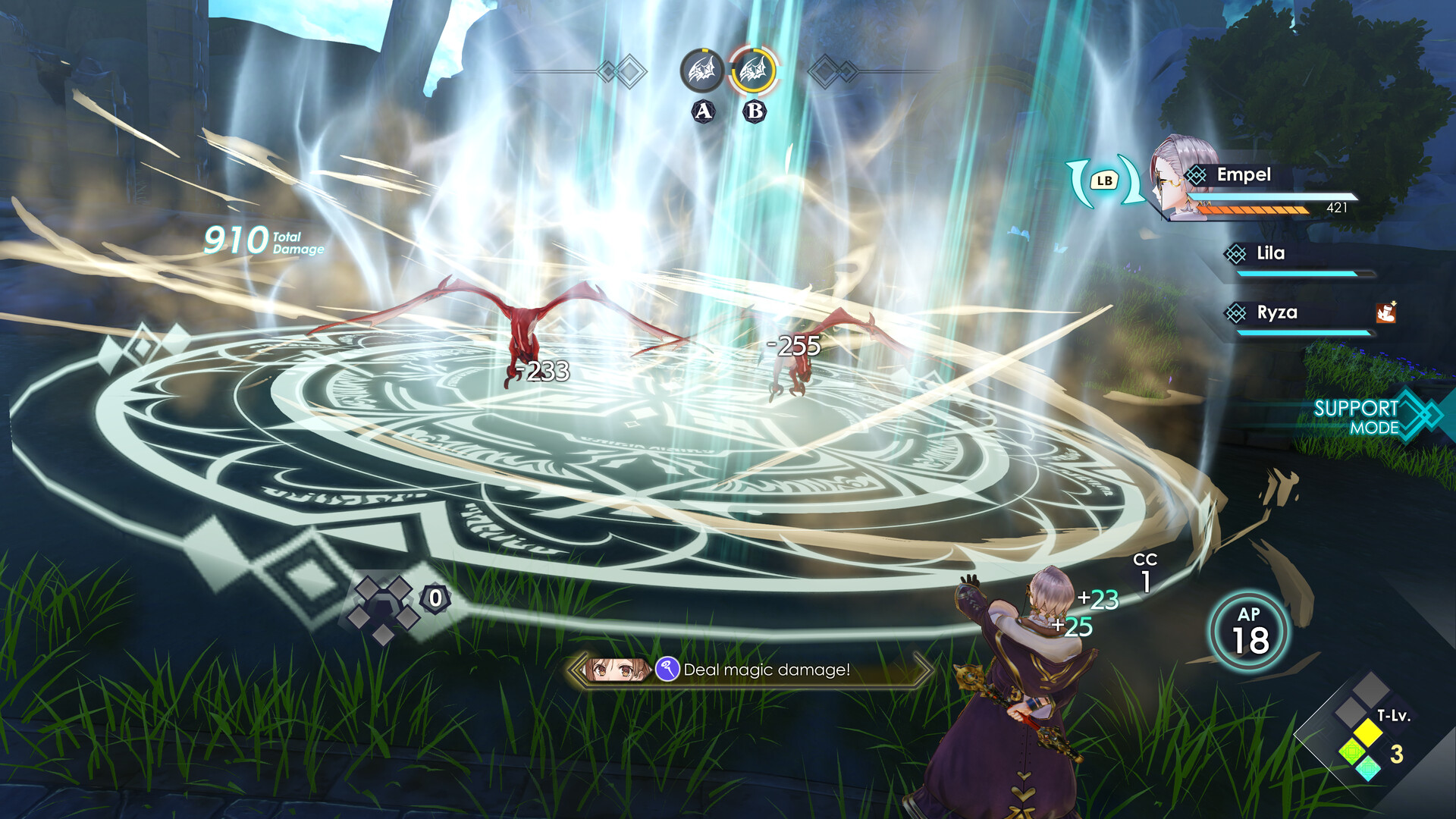
Task: Select enemy B's highlighted dragon icon
Action: pyautogui.click(x=753, y=70)
